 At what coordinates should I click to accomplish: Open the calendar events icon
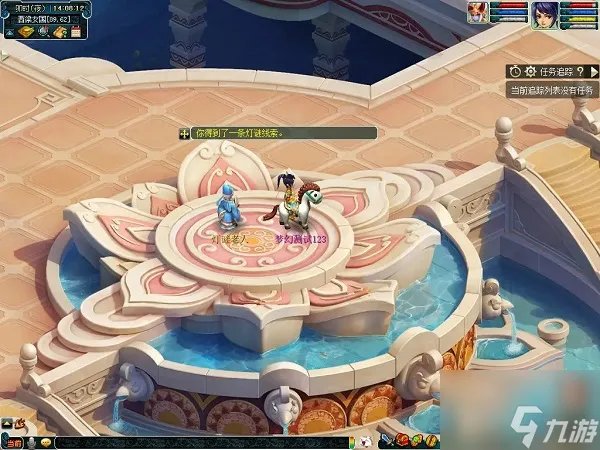(77, 31)
